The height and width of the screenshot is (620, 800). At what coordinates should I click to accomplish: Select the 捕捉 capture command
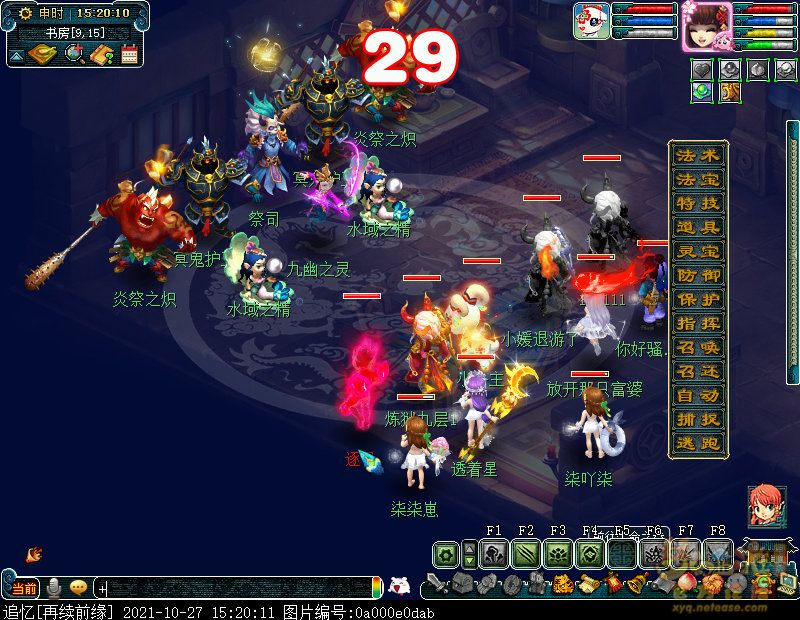698,420
